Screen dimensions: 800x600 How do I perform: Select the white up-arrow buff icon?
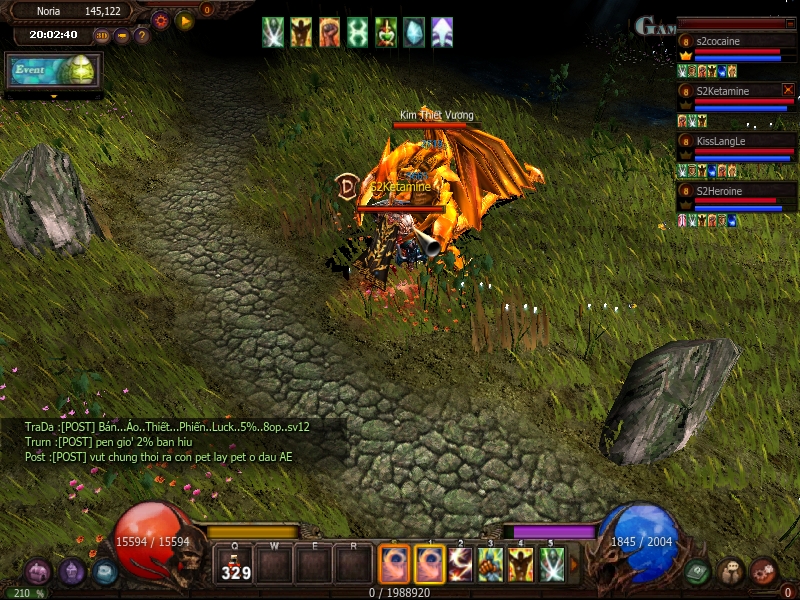pyautogui.click(x=441, y=32)
